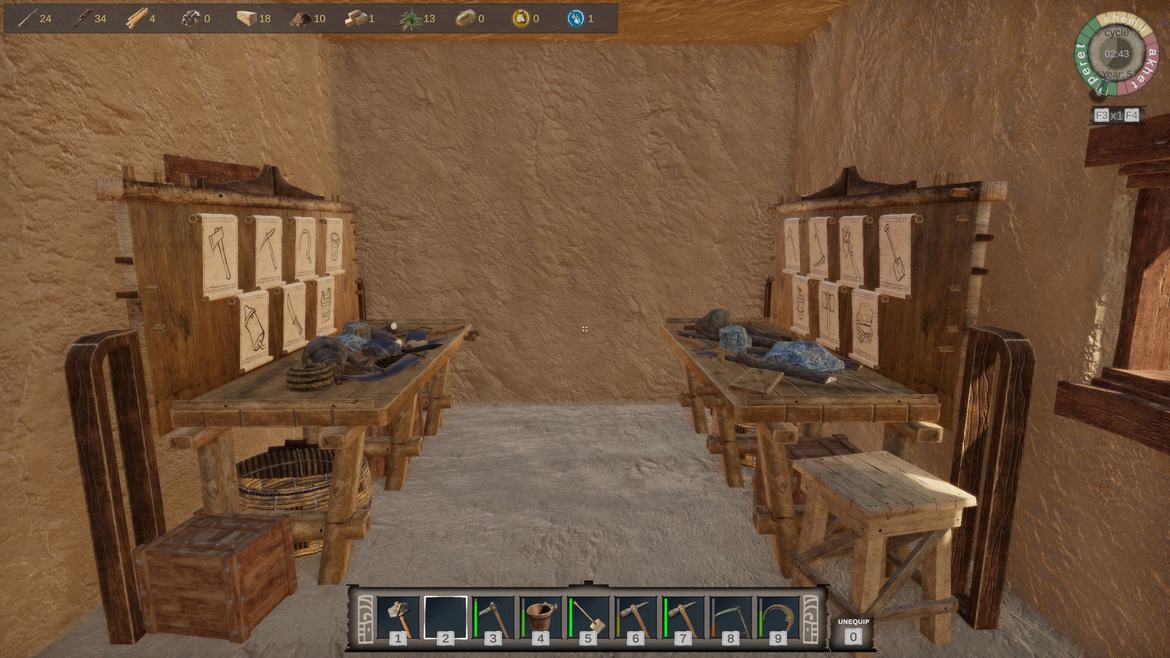
Task: Equip the worn pickaxe in slot 6
Action: coord(636,617)
